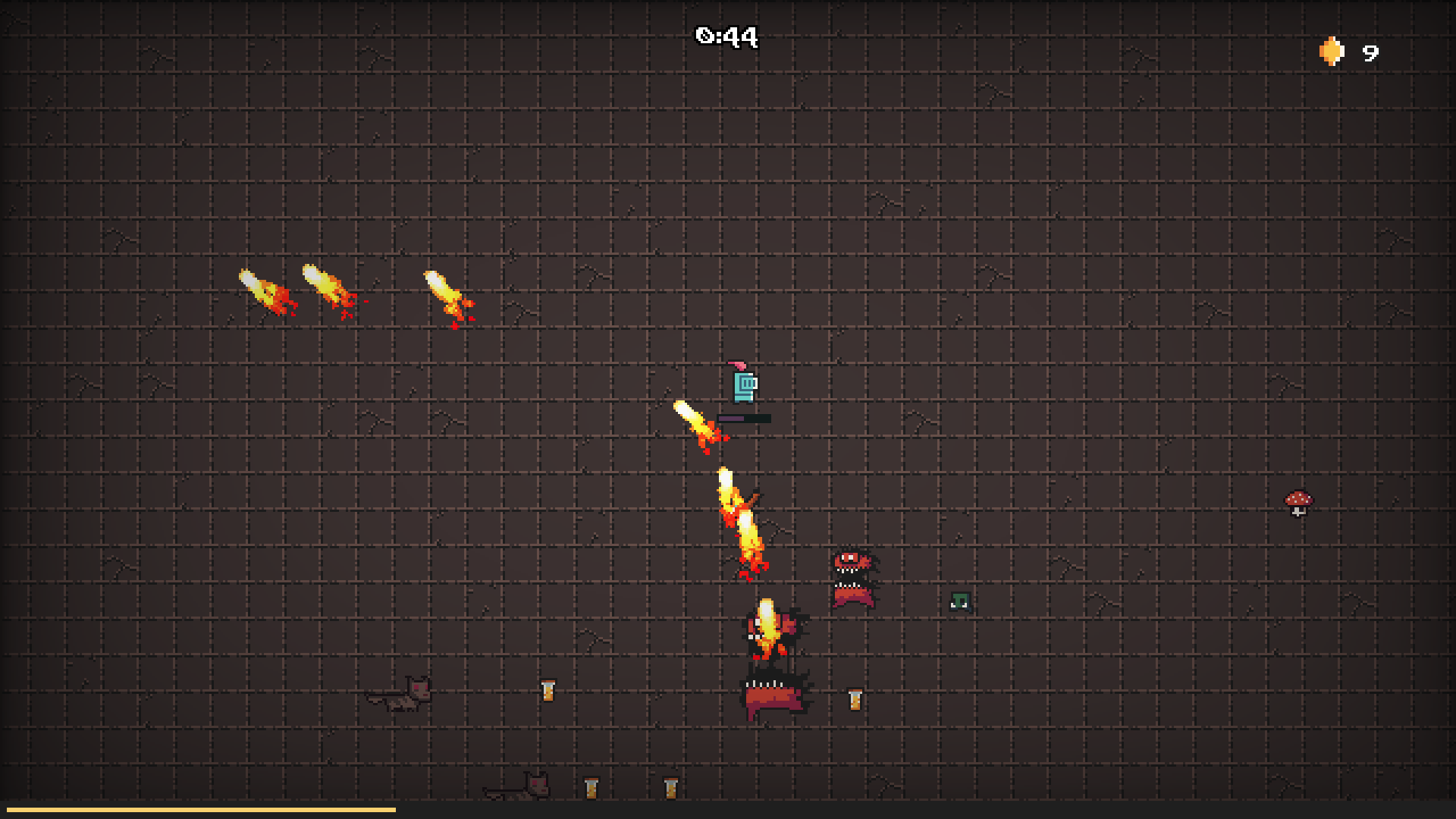1456x819 pixels.
Task: Click the fireball burning the bottom enemy
Action: 766,626
